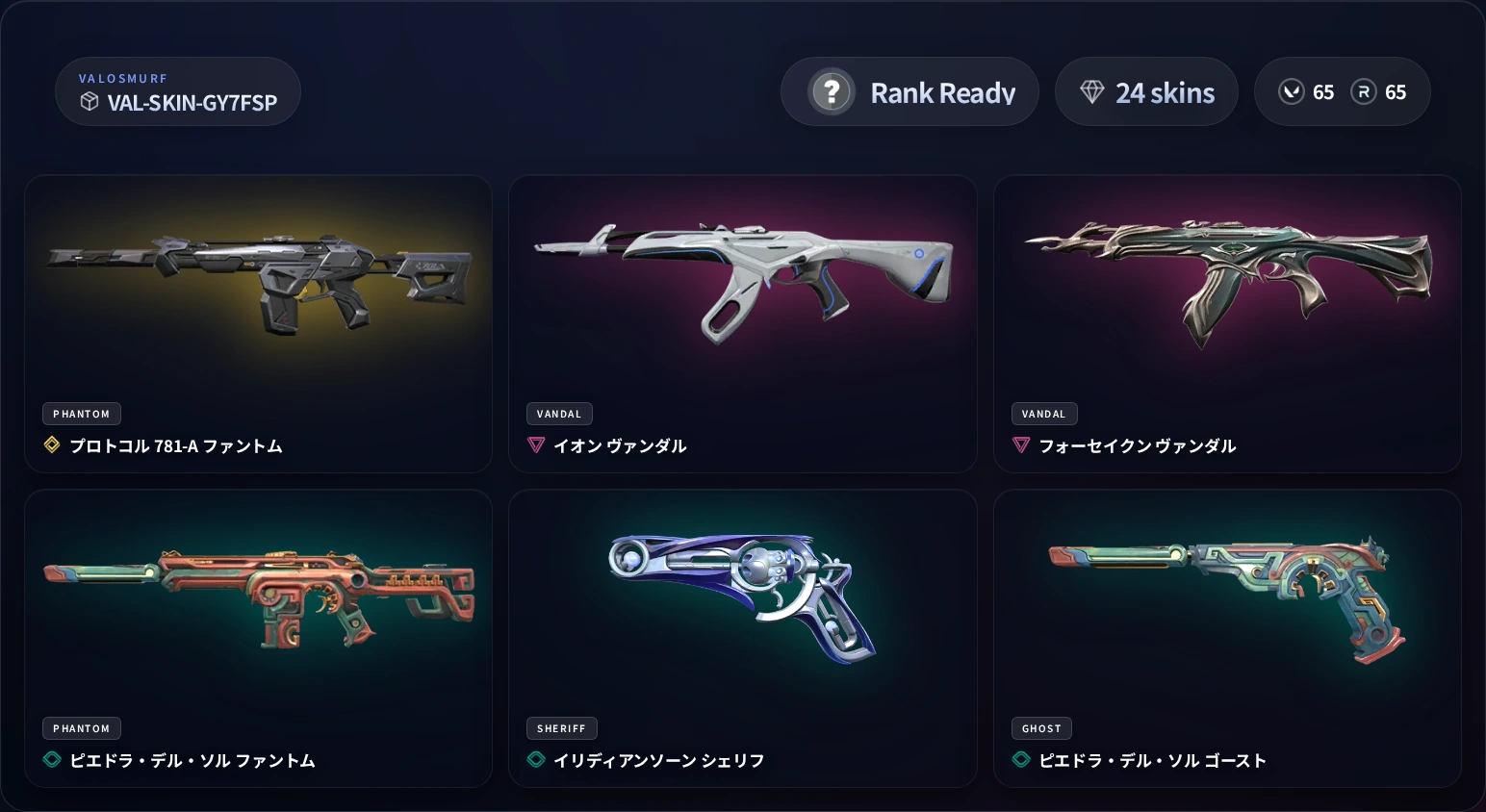Click the question mark icon on Rank Ready badge
Viewport: 1486px width, 812px height.
[x=831, y=91]
